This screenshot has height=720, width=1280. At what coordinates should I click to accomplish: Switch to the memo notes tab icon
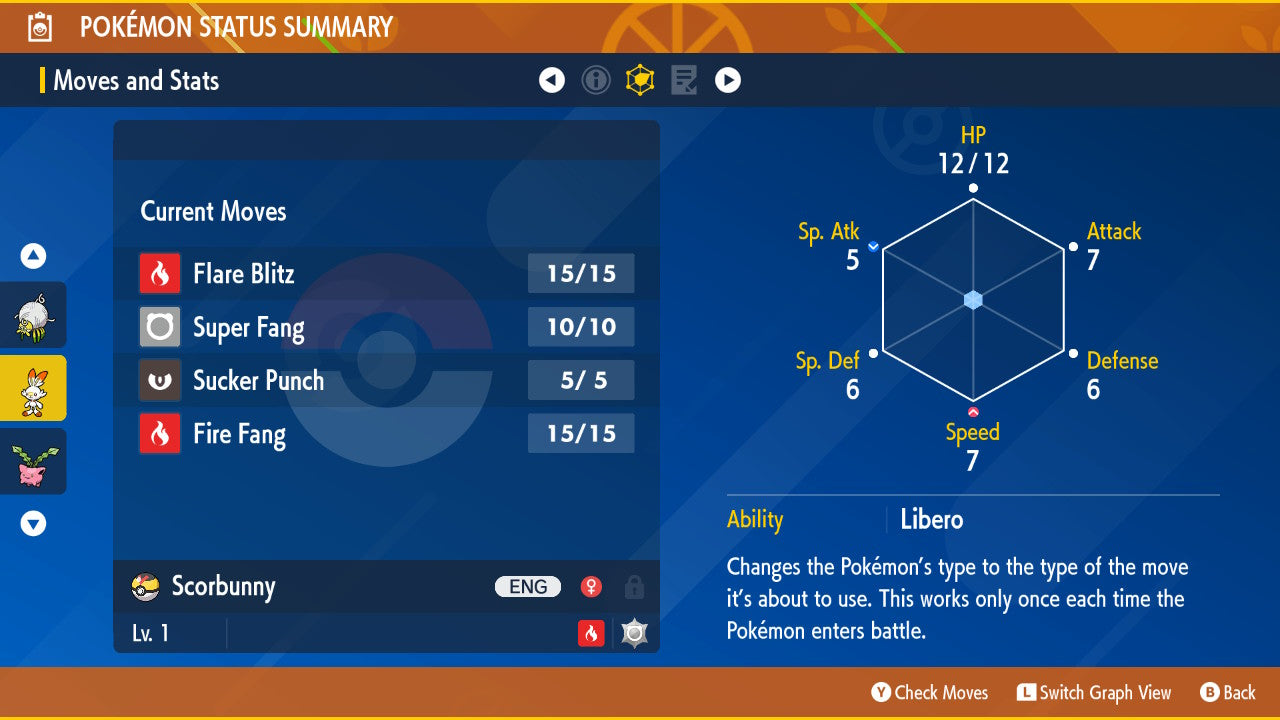tap(684, 80)
